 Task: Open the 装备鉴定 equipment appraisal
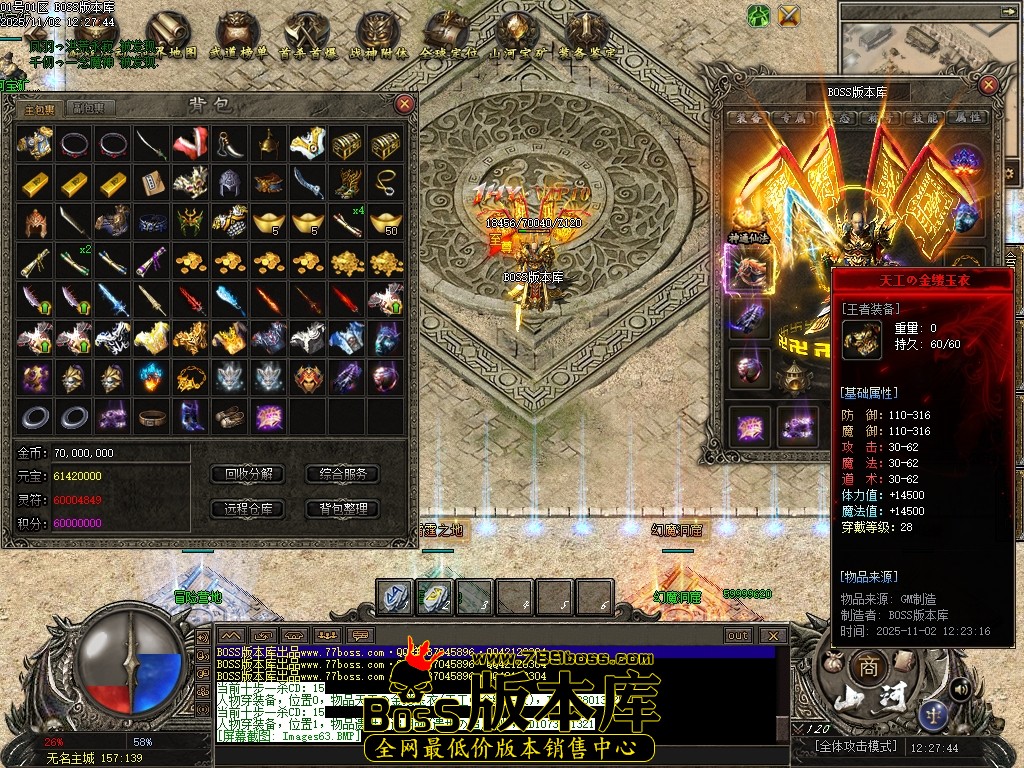click(x=586, y=36)
